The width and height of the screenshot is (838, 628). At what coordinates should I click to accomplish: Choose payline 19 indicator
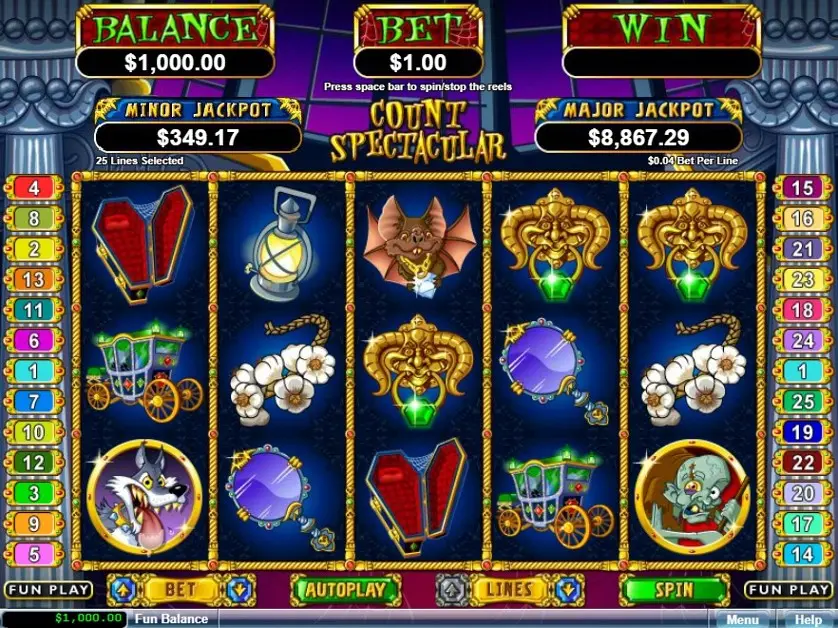point(802,433)
